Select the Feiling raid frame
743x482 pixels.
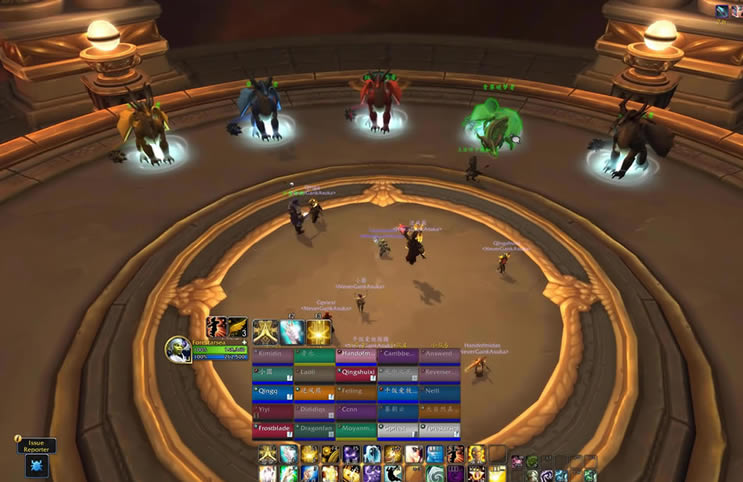click(357, 391)
